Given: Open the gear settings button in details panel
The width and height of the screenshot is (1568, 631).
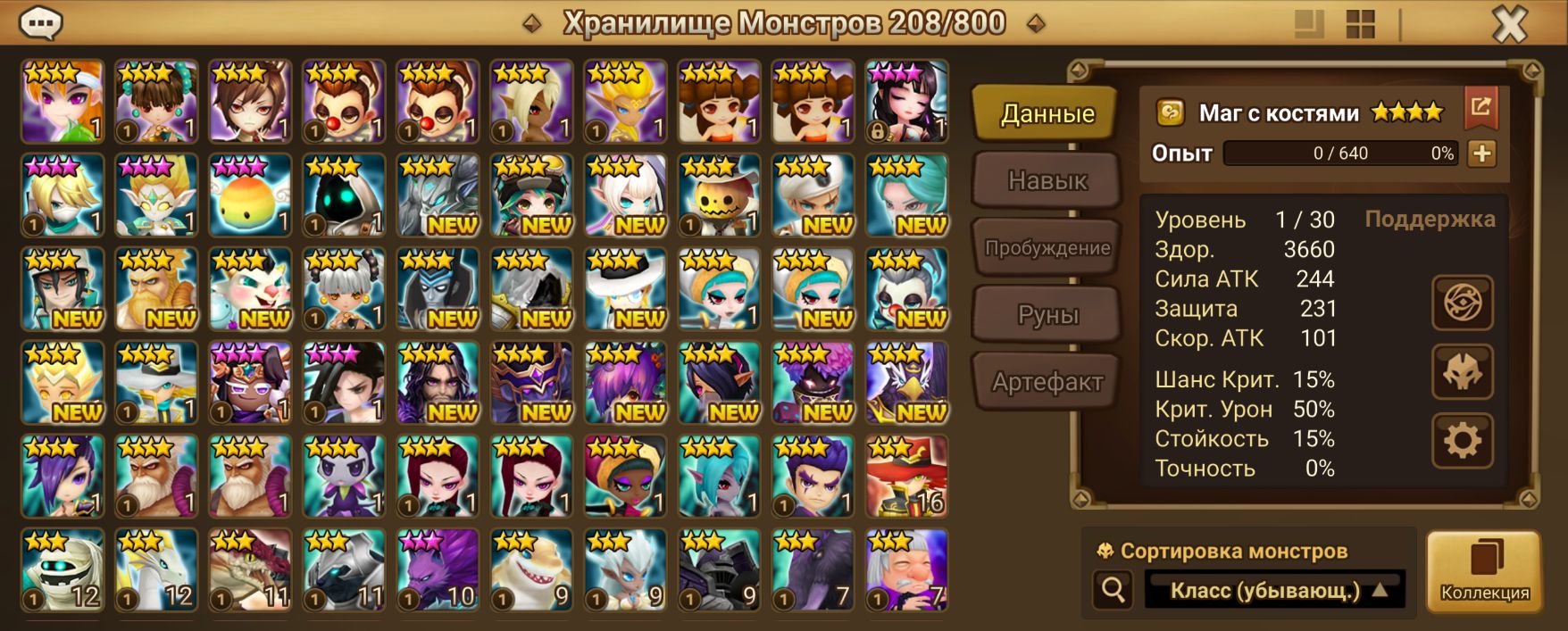Looking at the screenshot, I should pos(1462,441).
